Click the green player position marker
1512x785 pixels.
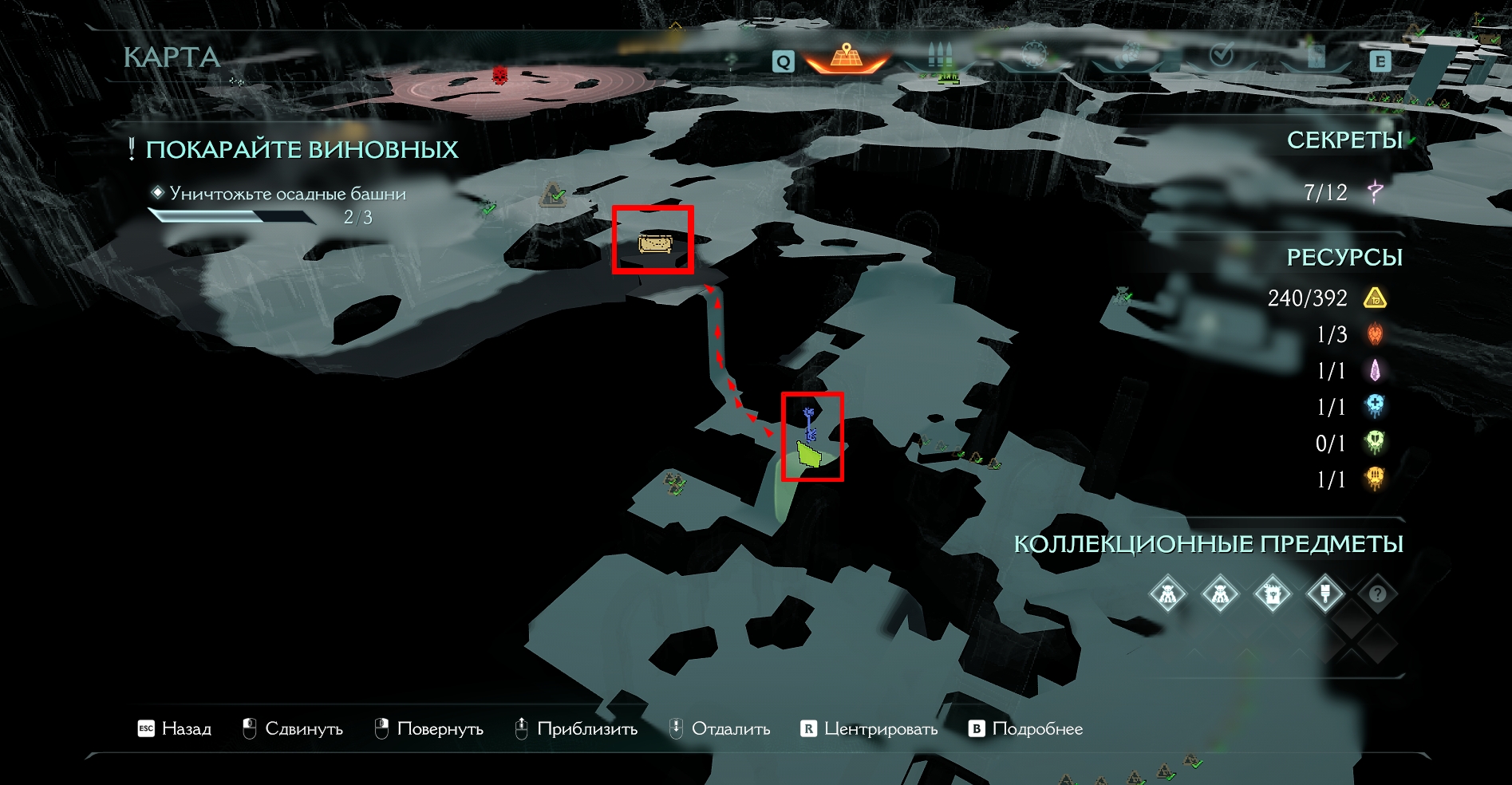pos(810,455)
